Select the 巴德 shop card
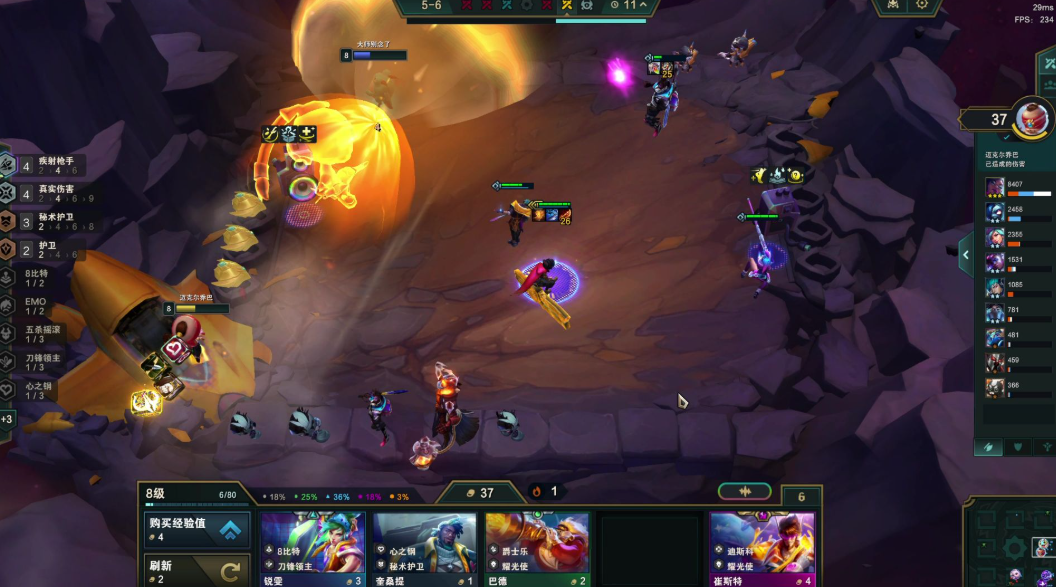 click(x=537, y=549)
